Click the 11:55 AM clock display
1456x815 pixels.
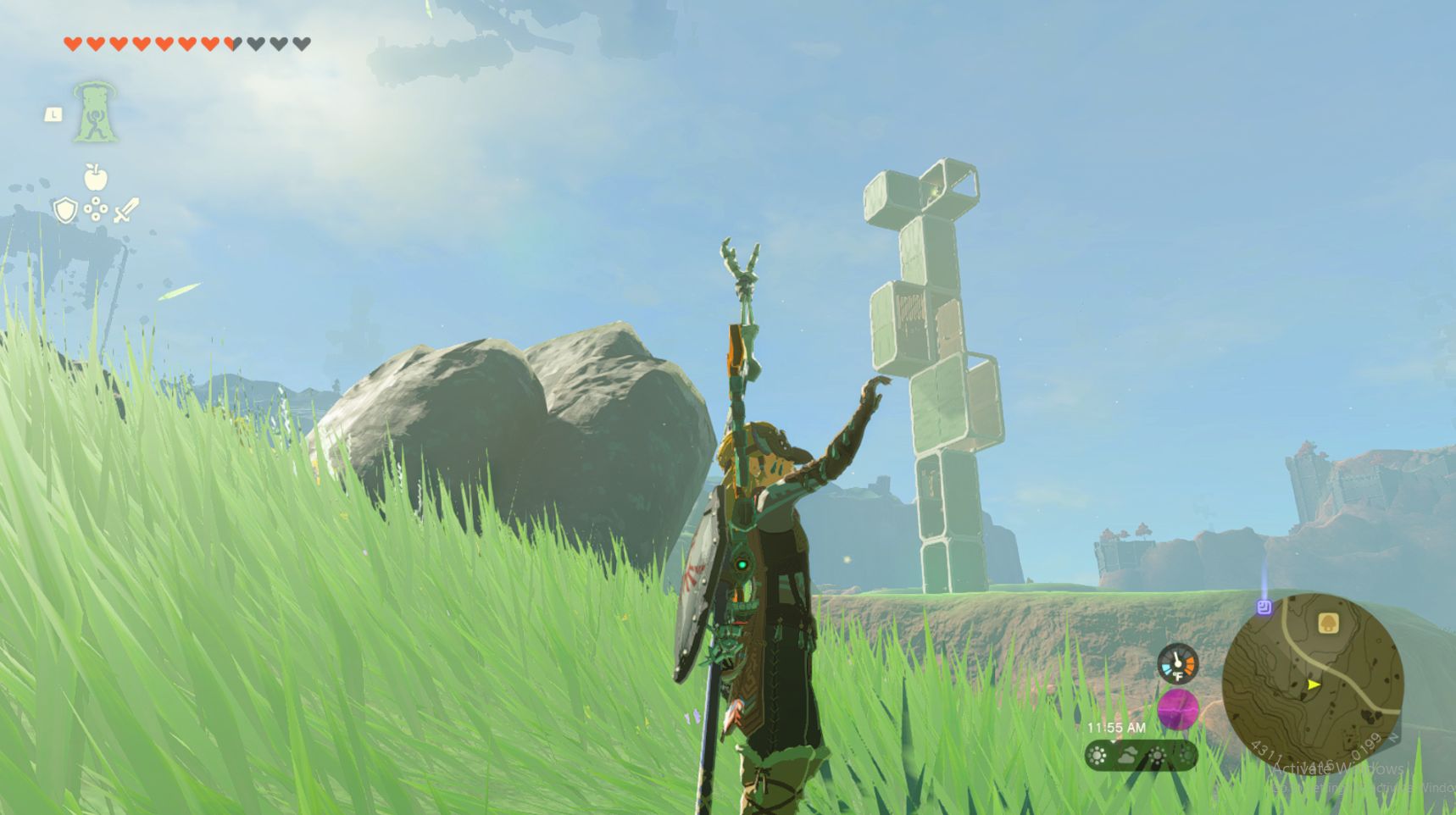point(1116,727)
